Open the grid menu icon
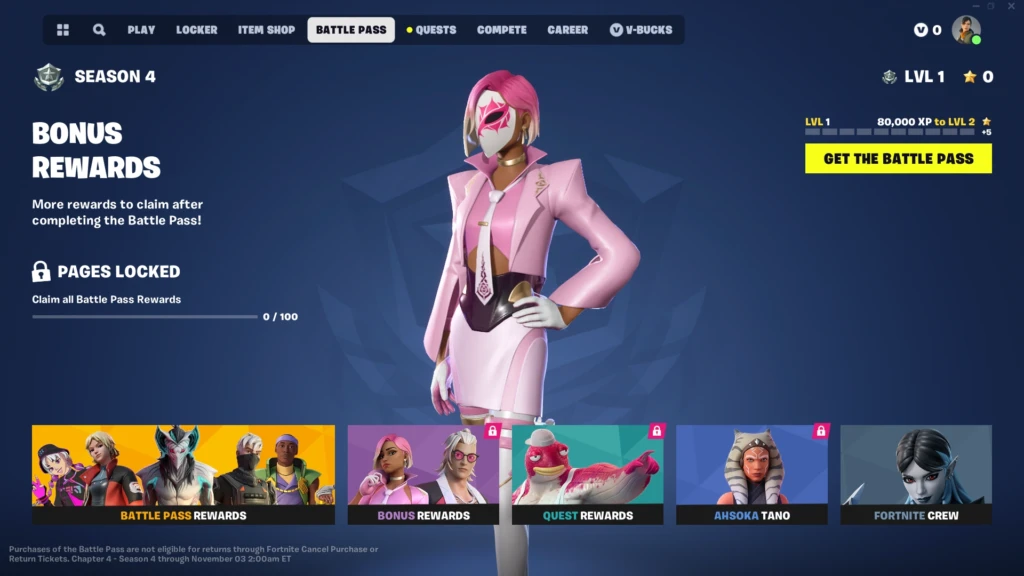The image size is (1024, 576). (63, 30)
